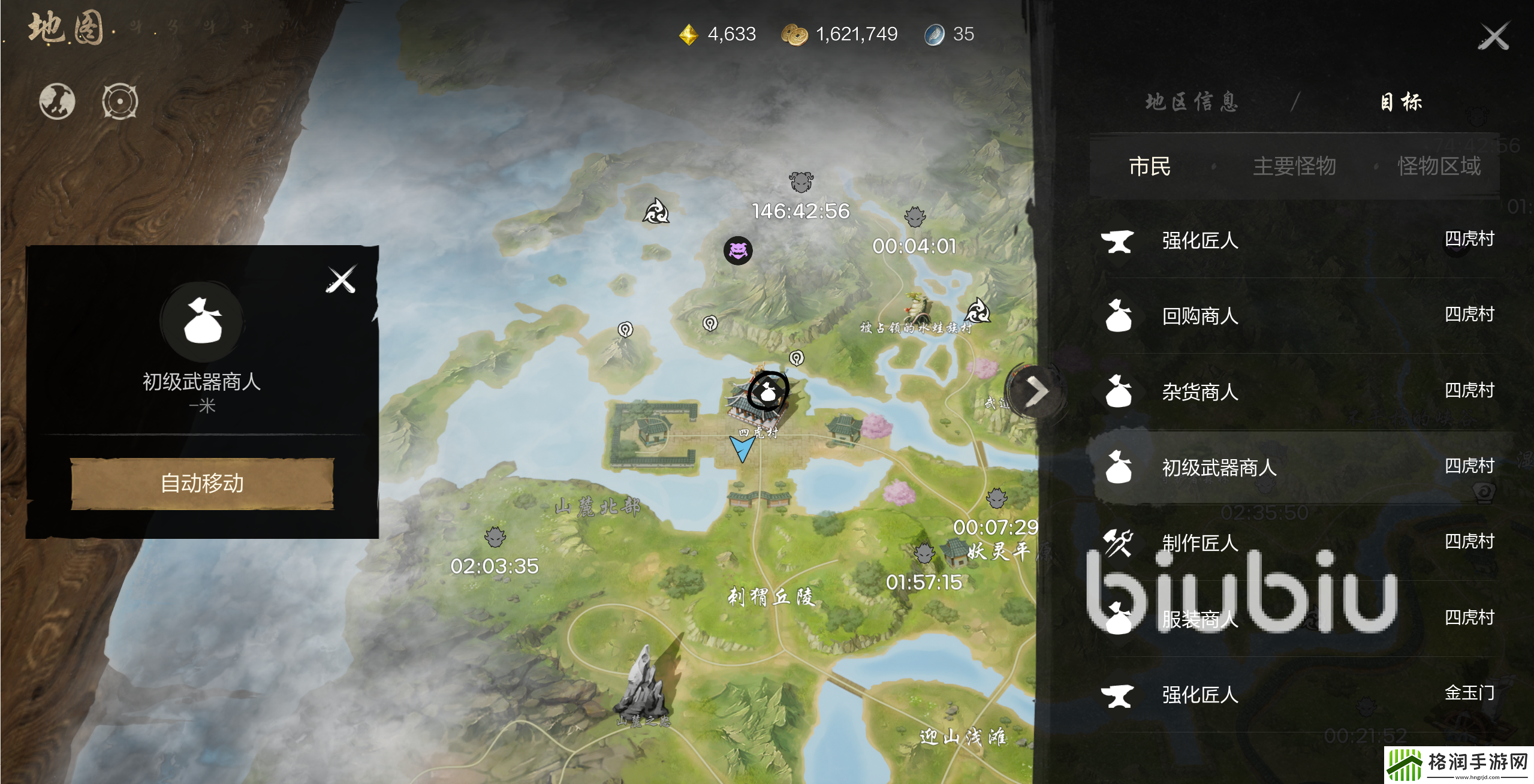The width and height of the screenshot is (1534, 784).
Task: Close the map screen
Action: tap(1493, 37)
